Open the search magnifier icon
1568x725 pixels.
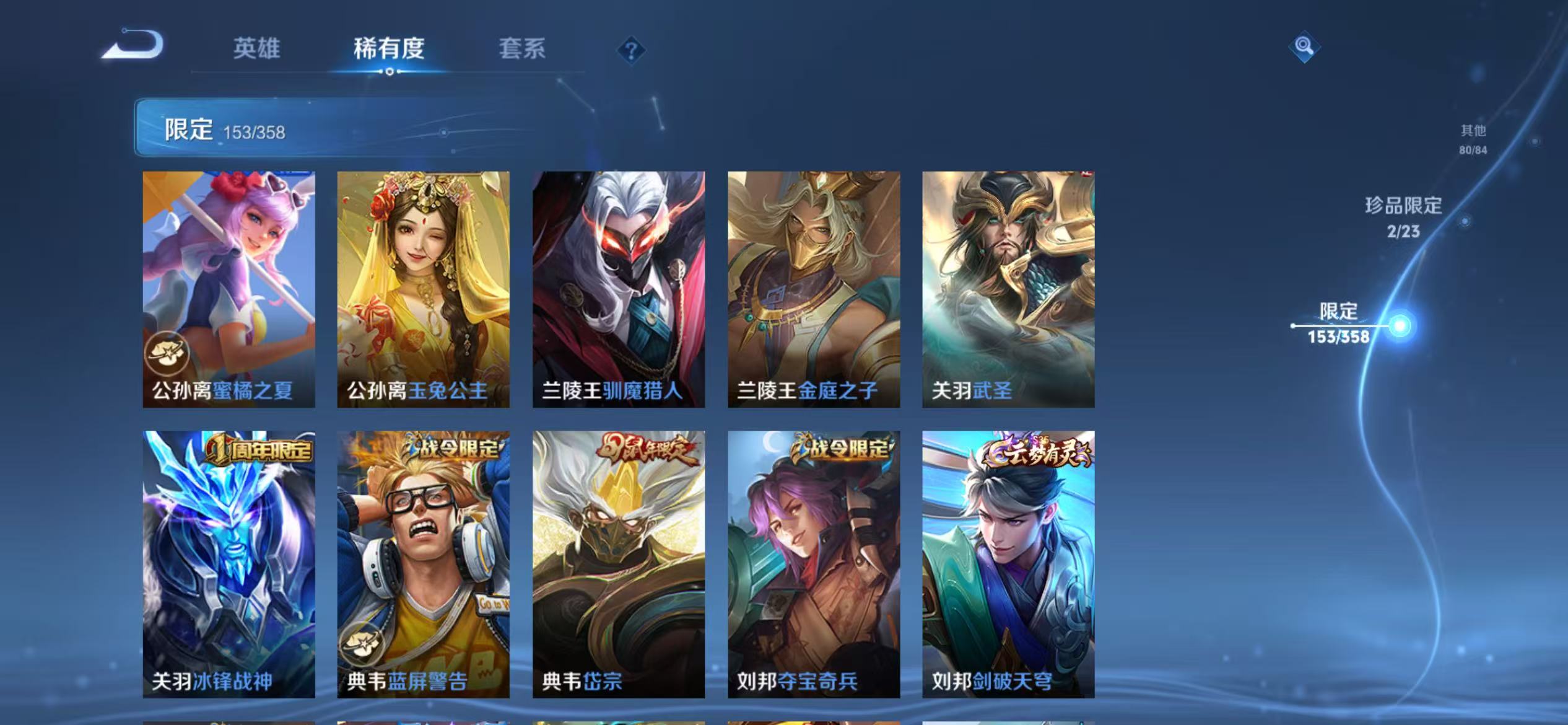pos(1303,45)
